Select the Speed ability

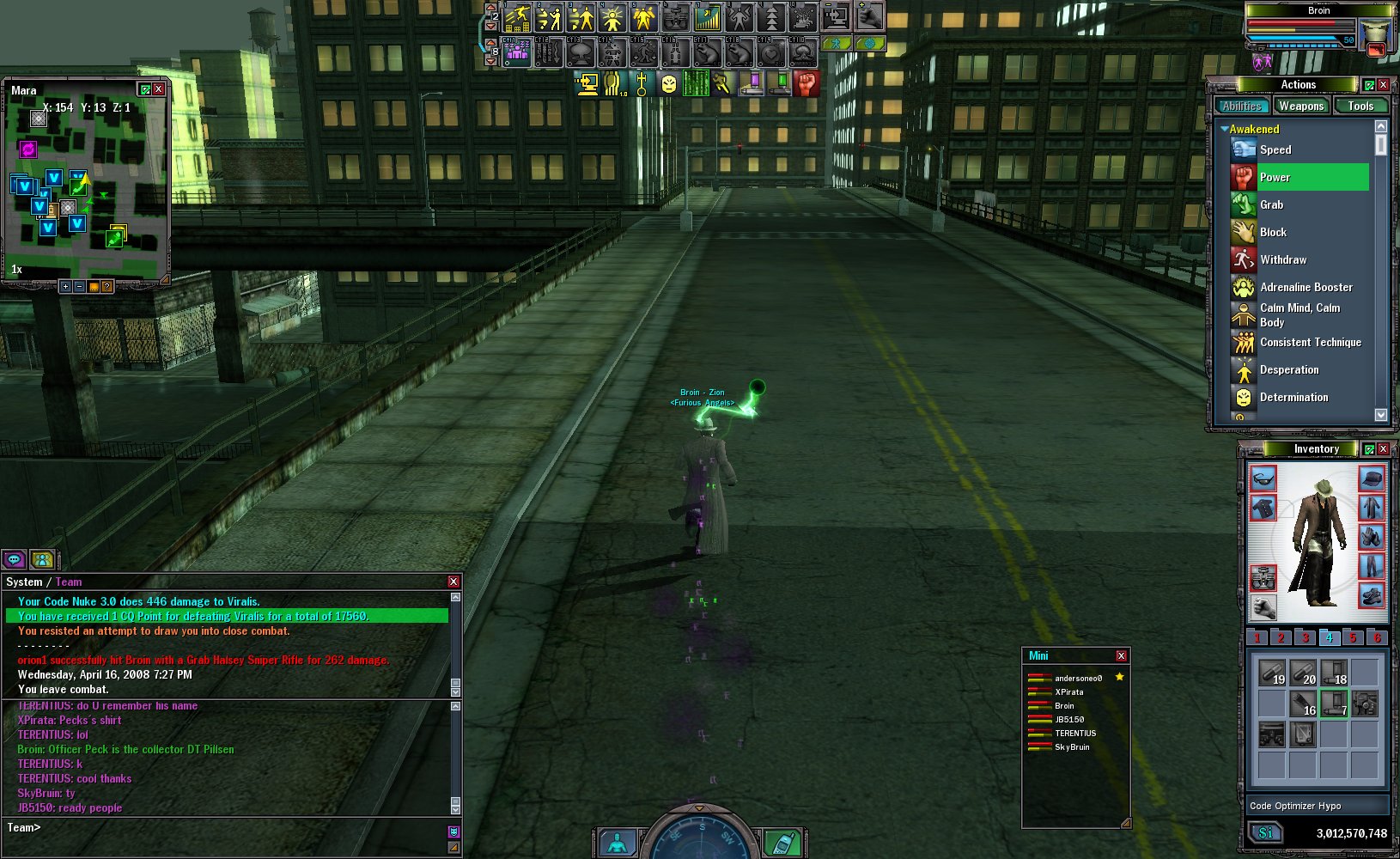tap(1275, 149)
